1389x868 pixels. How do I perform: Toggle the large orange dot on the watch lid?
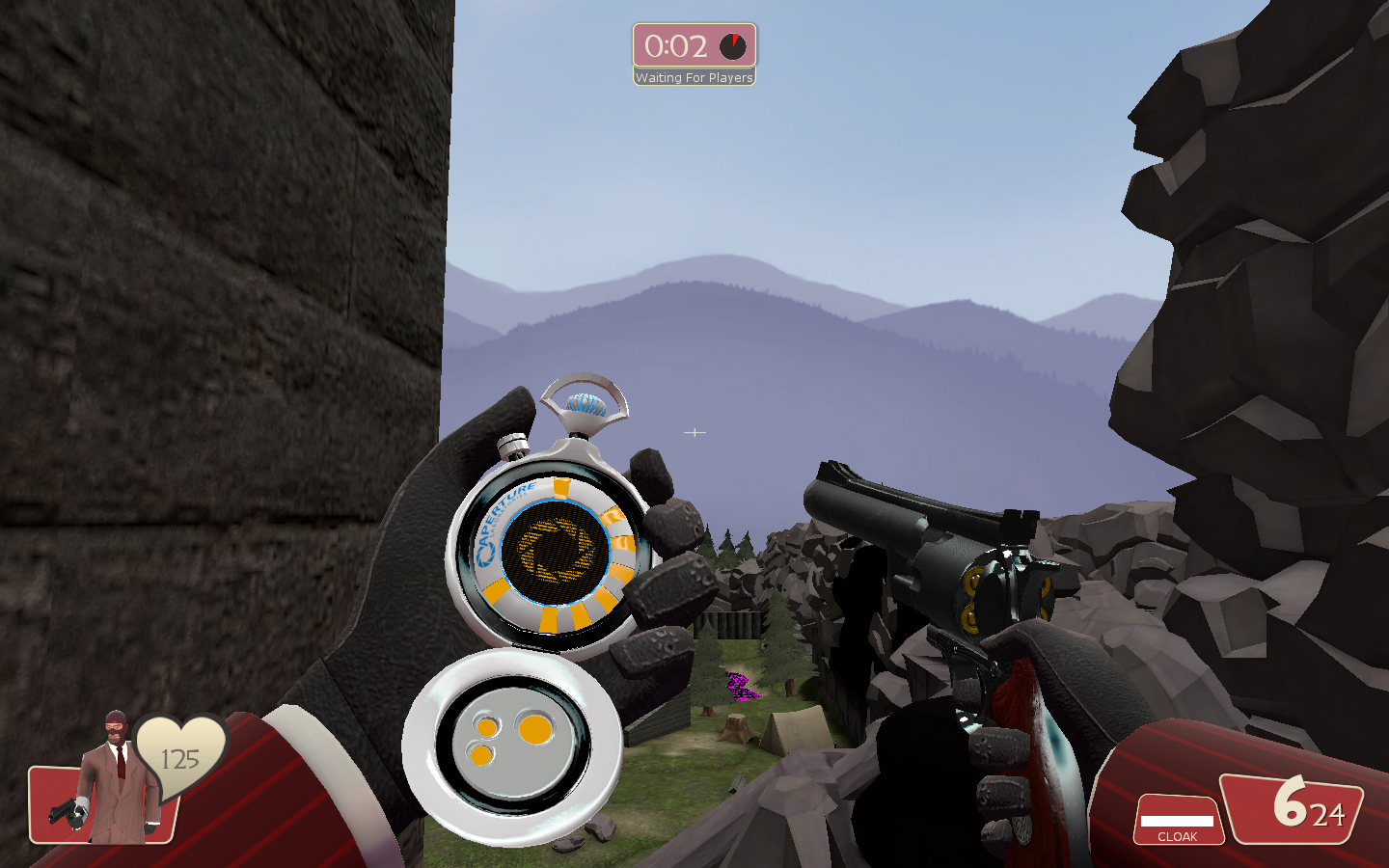(x=533, y=730)
